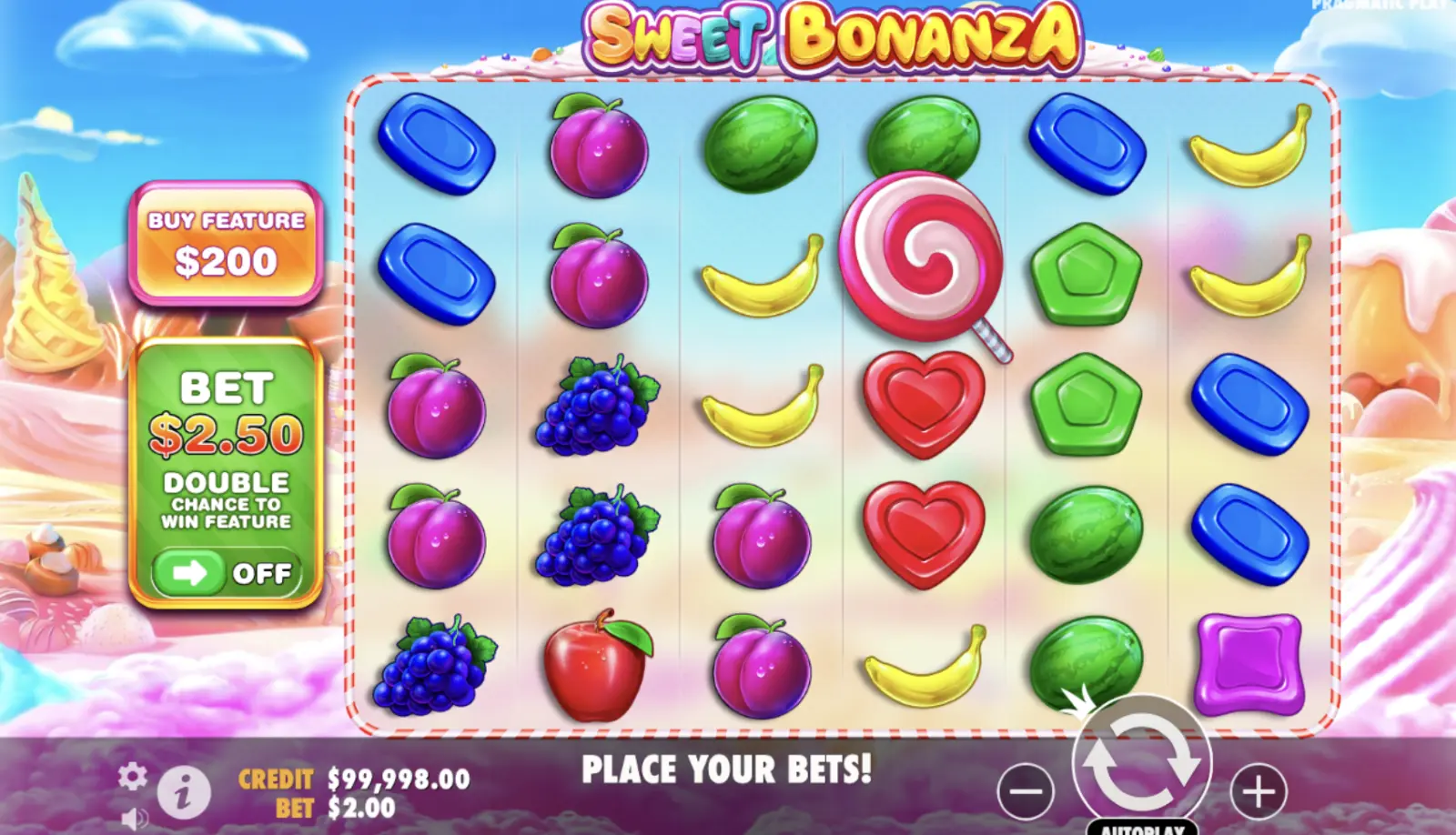
Task: Toggle the Double Chance feature on
Action: click(227, 571)
